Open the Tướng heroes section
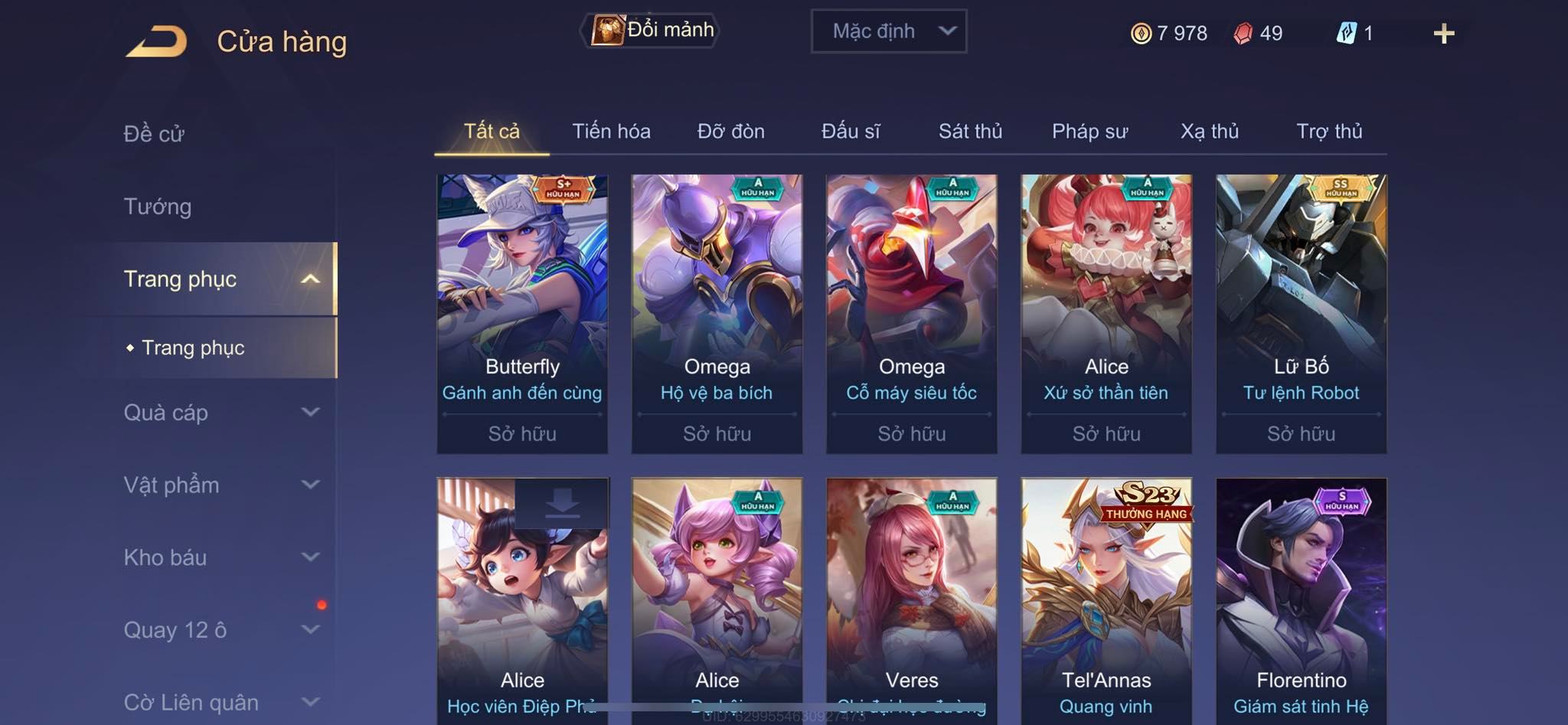Image resolution: width=1568 pixels, height=725 pixels. click(158, 207)
